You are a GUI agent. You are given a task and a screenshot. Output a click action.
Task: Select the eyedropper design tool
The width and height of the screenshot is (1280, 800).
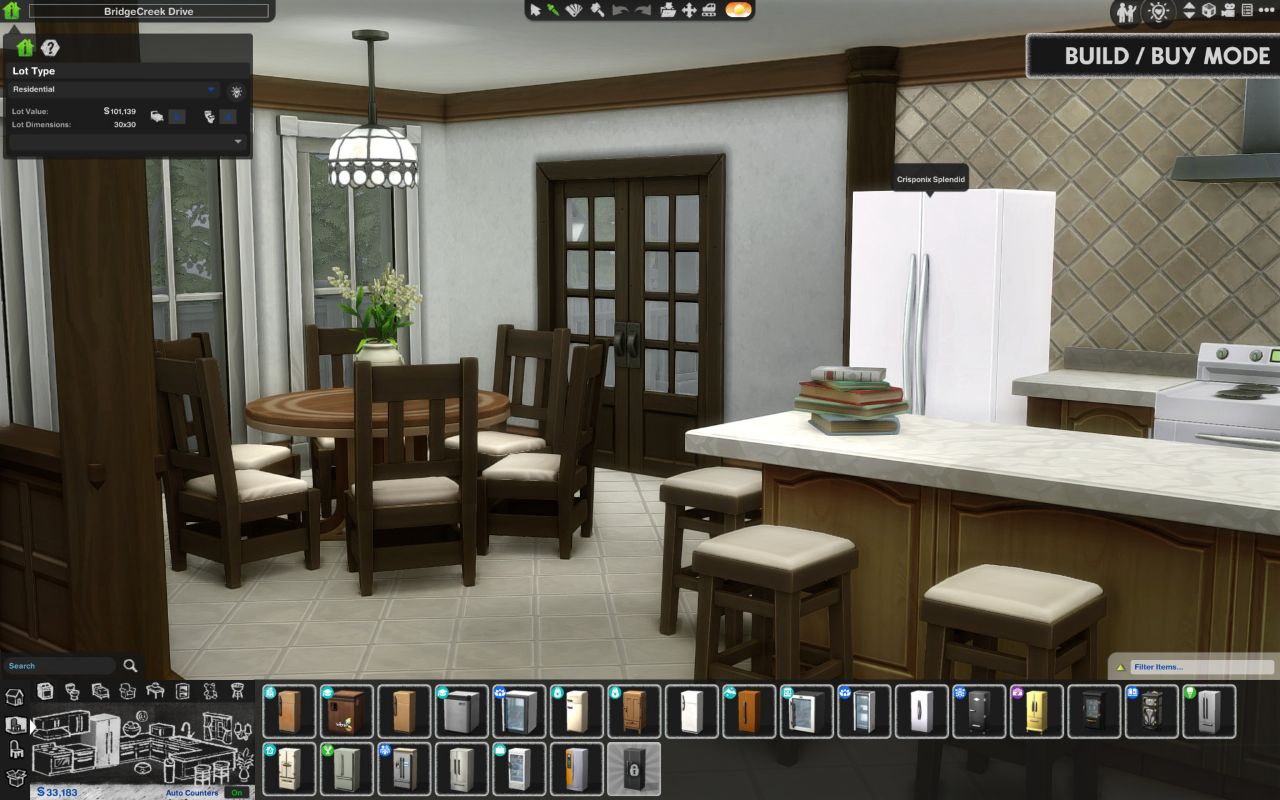[x=554, y=10]
